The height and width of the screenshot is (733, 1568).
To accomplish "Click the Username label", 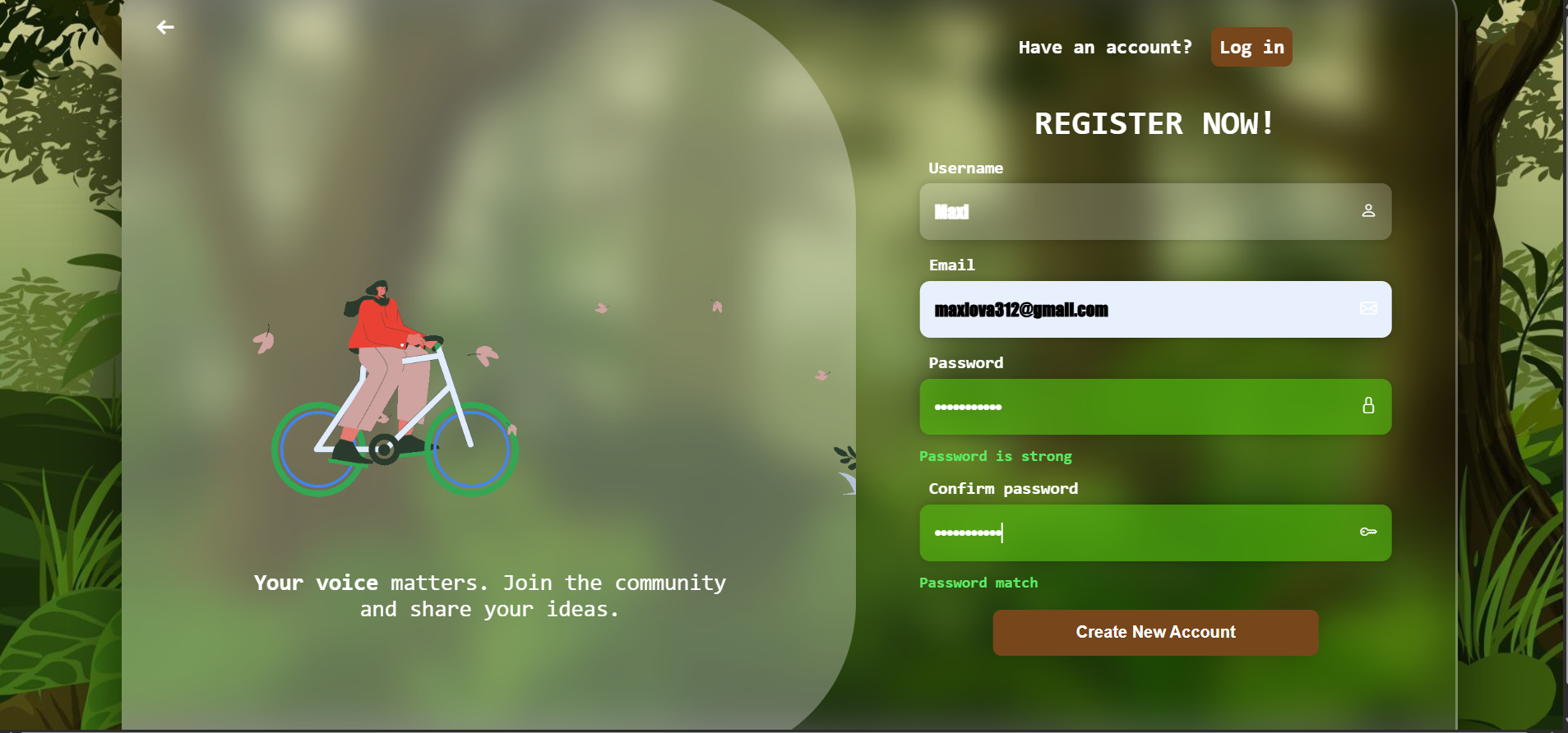I will coord(964,168).
